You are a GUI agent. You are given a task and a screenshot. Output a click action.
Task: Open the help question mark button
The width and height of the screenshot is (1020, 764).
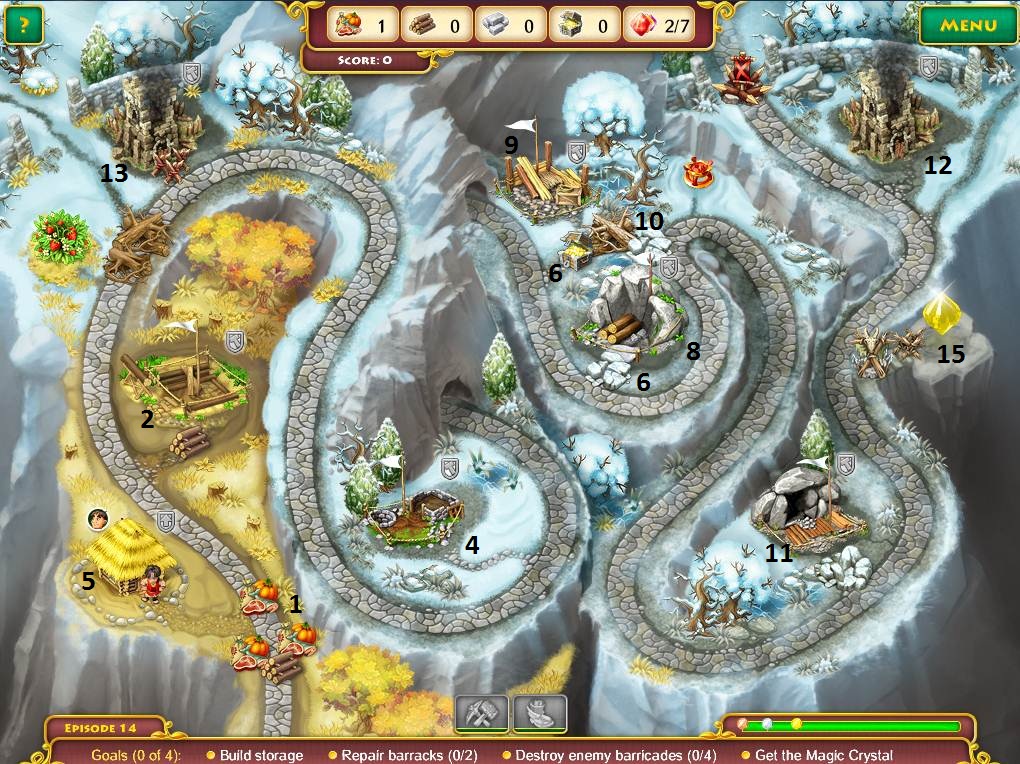click(24, 25)
